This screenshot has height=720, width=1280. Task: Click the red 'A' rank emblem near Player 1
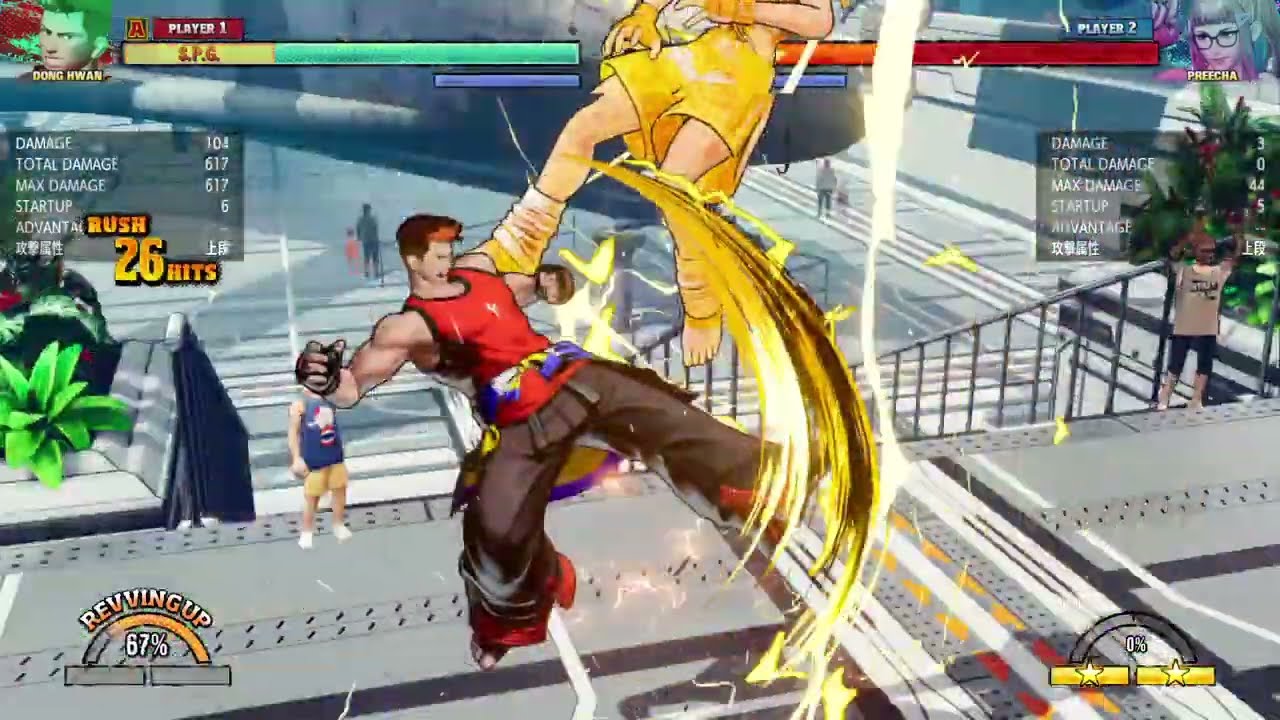tap(135, 27)
